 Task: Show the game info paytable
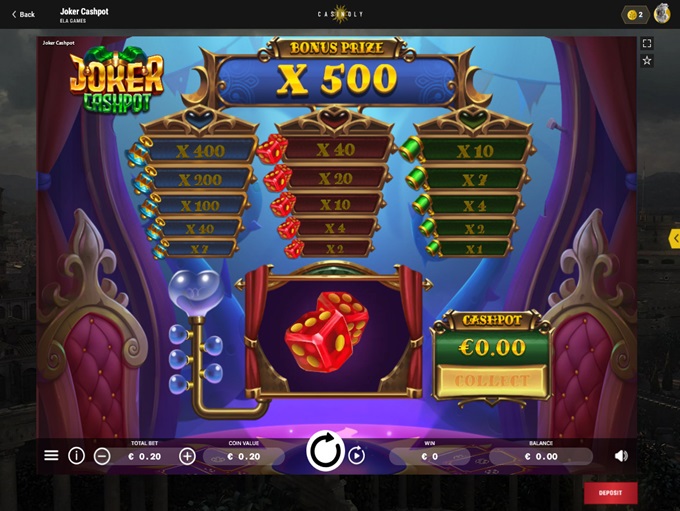pos(76,455)
